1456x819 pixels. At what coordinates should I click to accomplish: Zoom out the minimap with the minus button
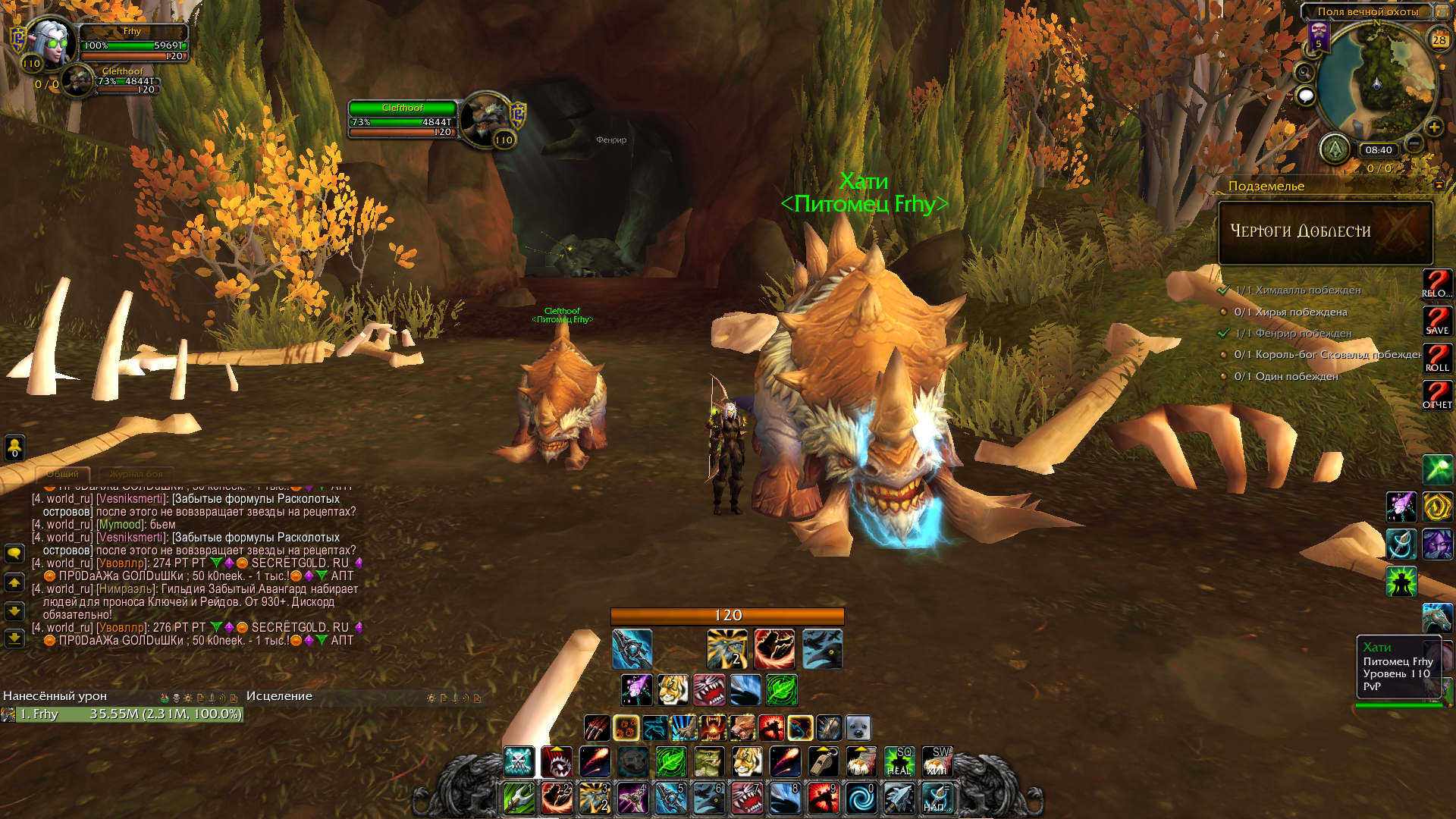click(1414, 143)
